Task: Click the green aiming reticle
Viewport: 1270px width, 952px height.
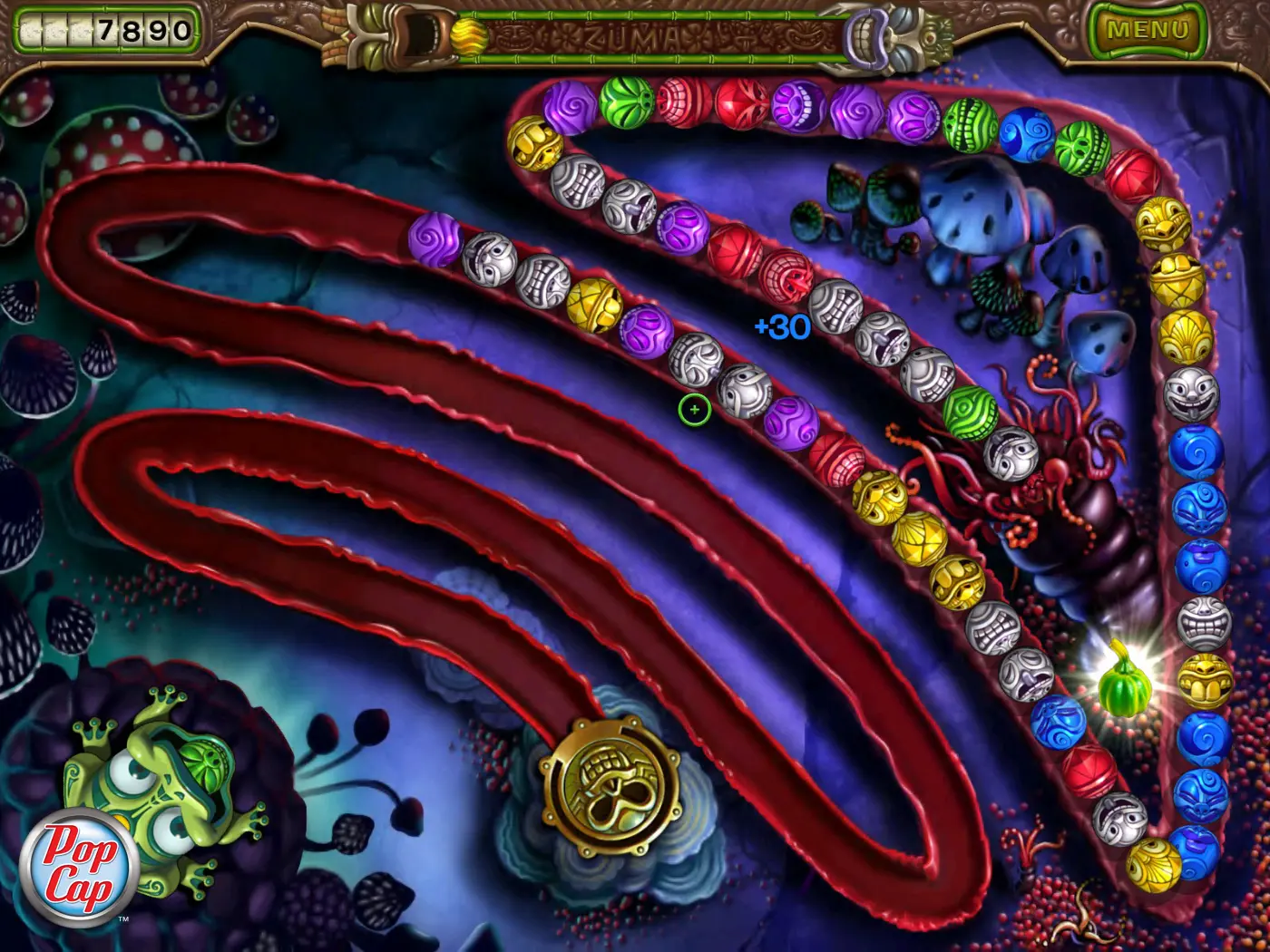Action: (x=694, y=410)
